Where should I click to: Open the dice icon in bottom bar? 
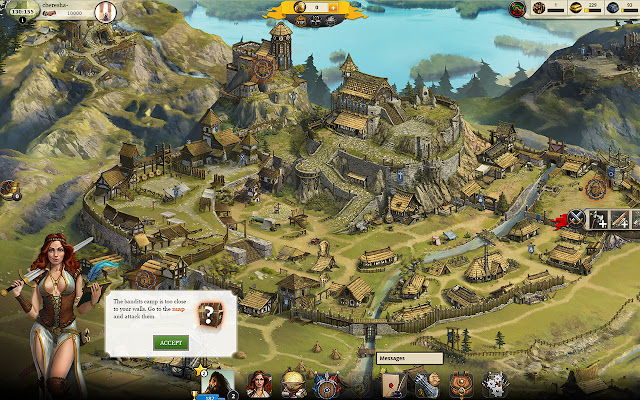(493, 384)
